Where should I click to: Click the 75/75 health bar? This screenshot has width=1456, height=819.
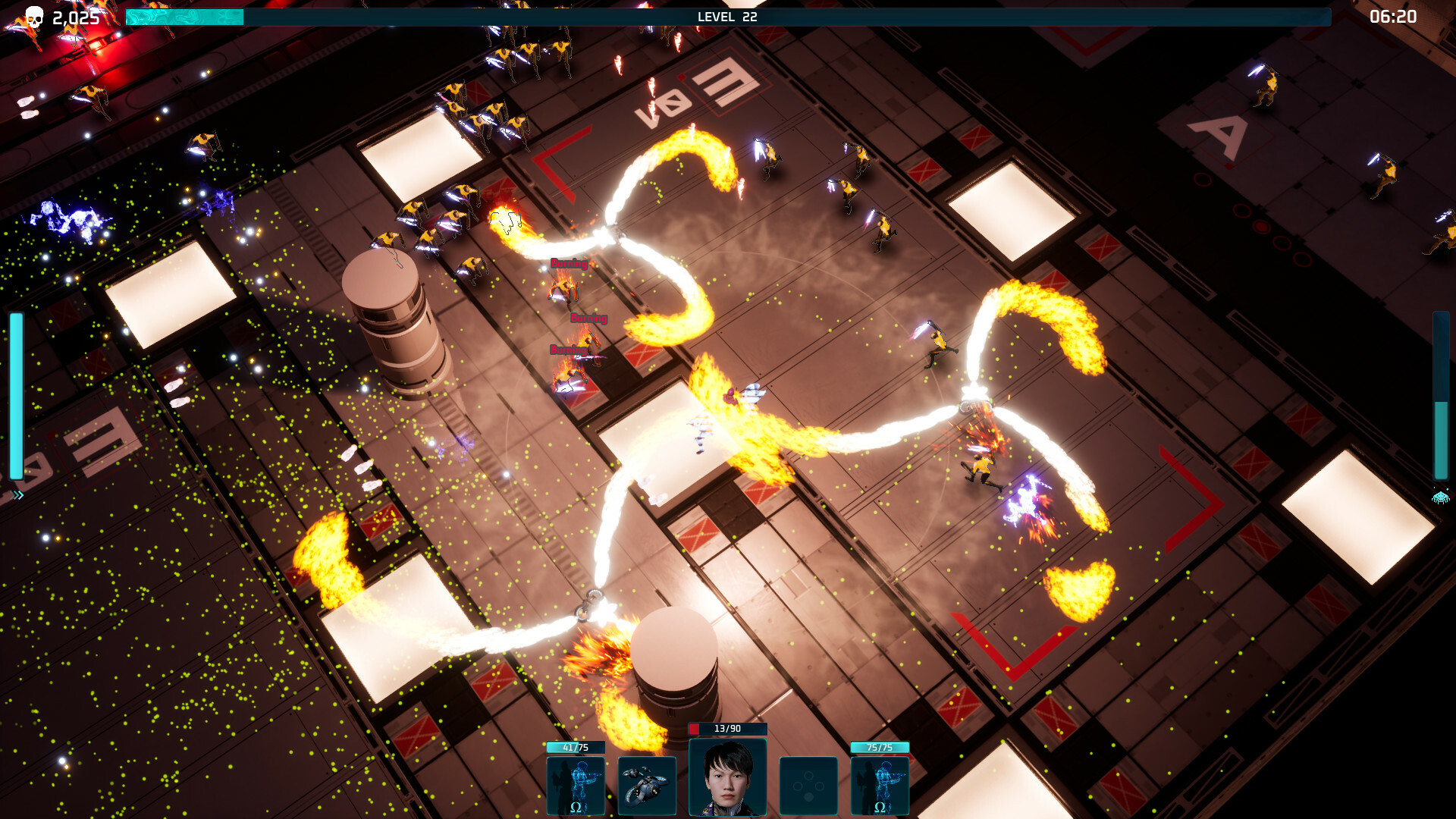click(x=880, y=747)
